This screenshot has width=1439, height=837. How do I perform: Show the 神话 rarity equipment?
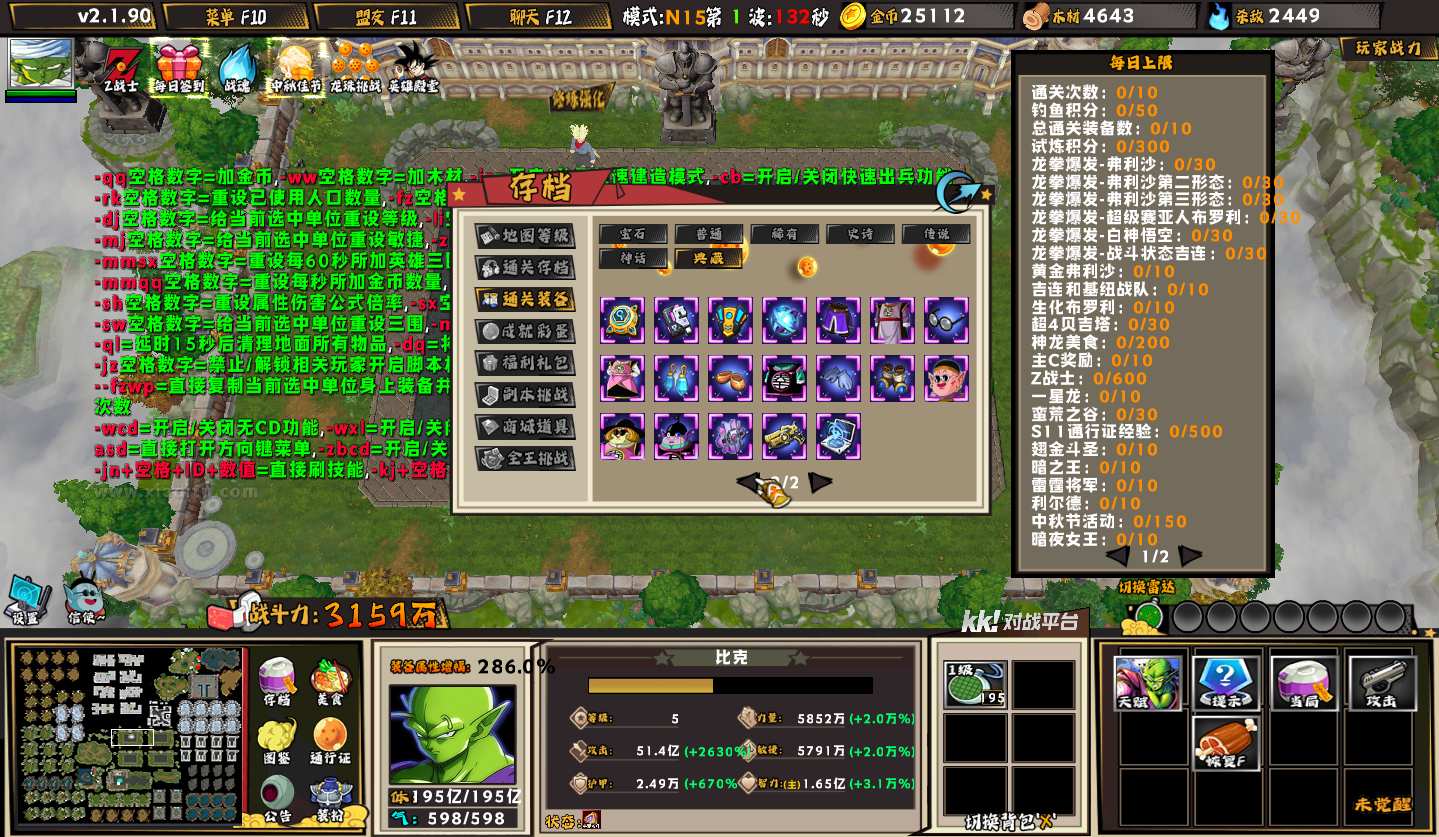[x=634, y=258]
